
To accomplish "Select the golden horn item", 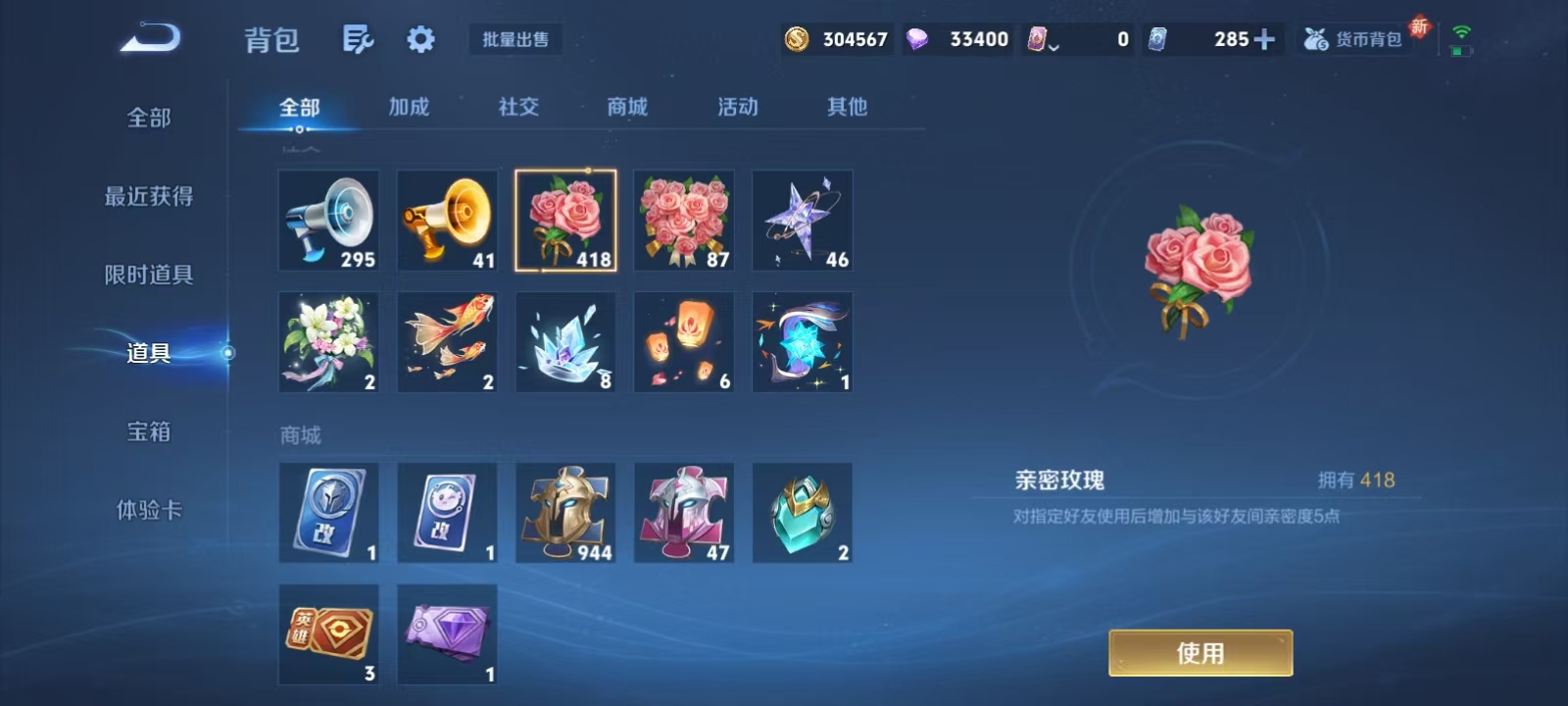I will [x=447, y=220].
